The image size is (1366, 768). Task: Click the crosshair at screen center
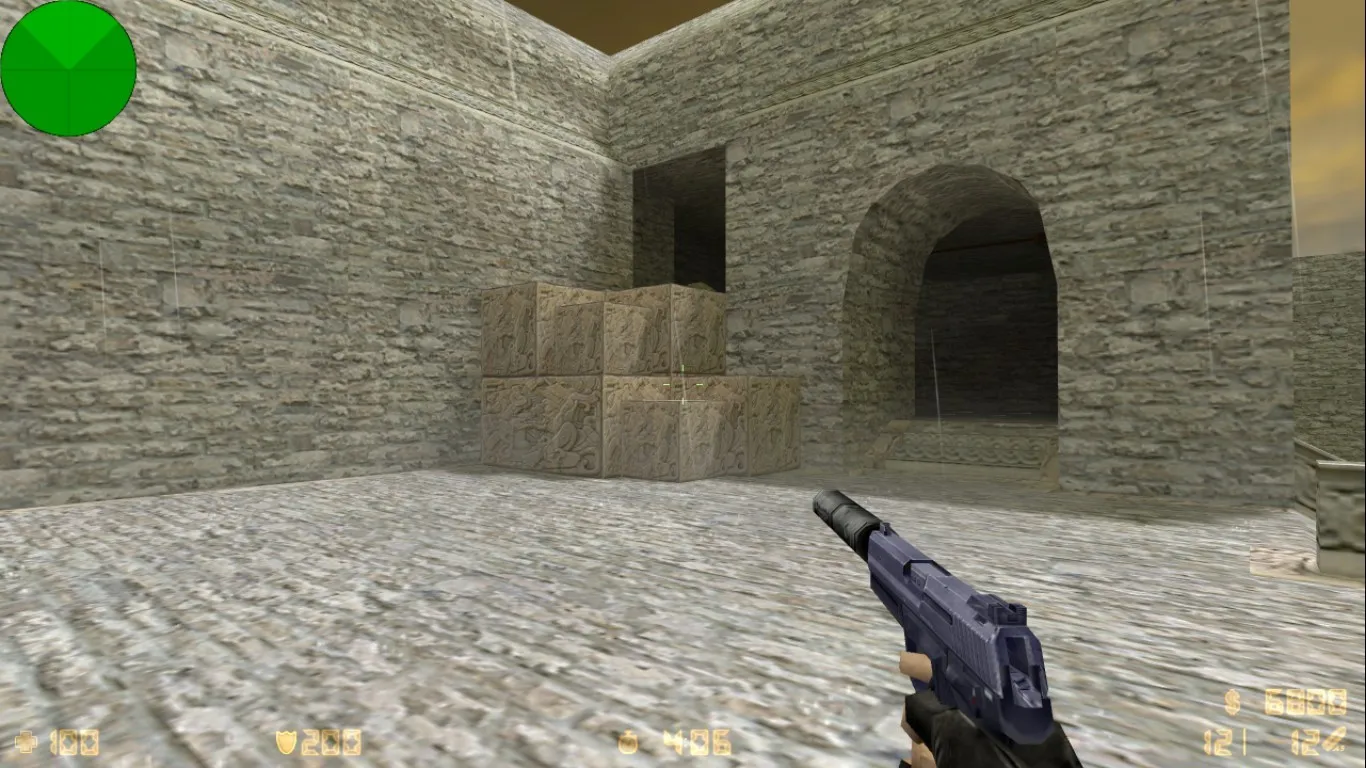tap(683, 384)
